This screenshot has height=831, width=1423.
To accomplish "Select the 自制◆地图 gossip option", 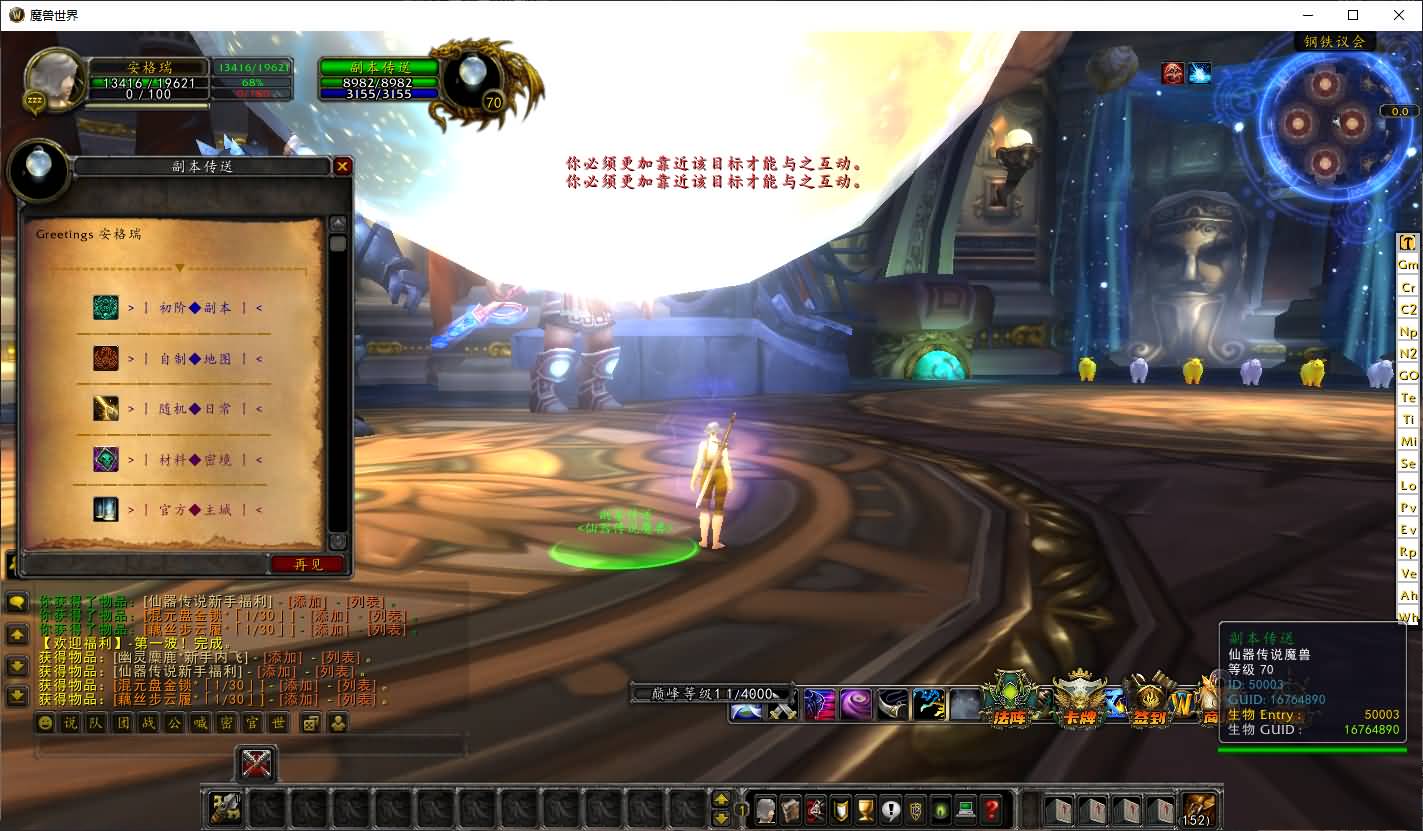I will (195, 359).
